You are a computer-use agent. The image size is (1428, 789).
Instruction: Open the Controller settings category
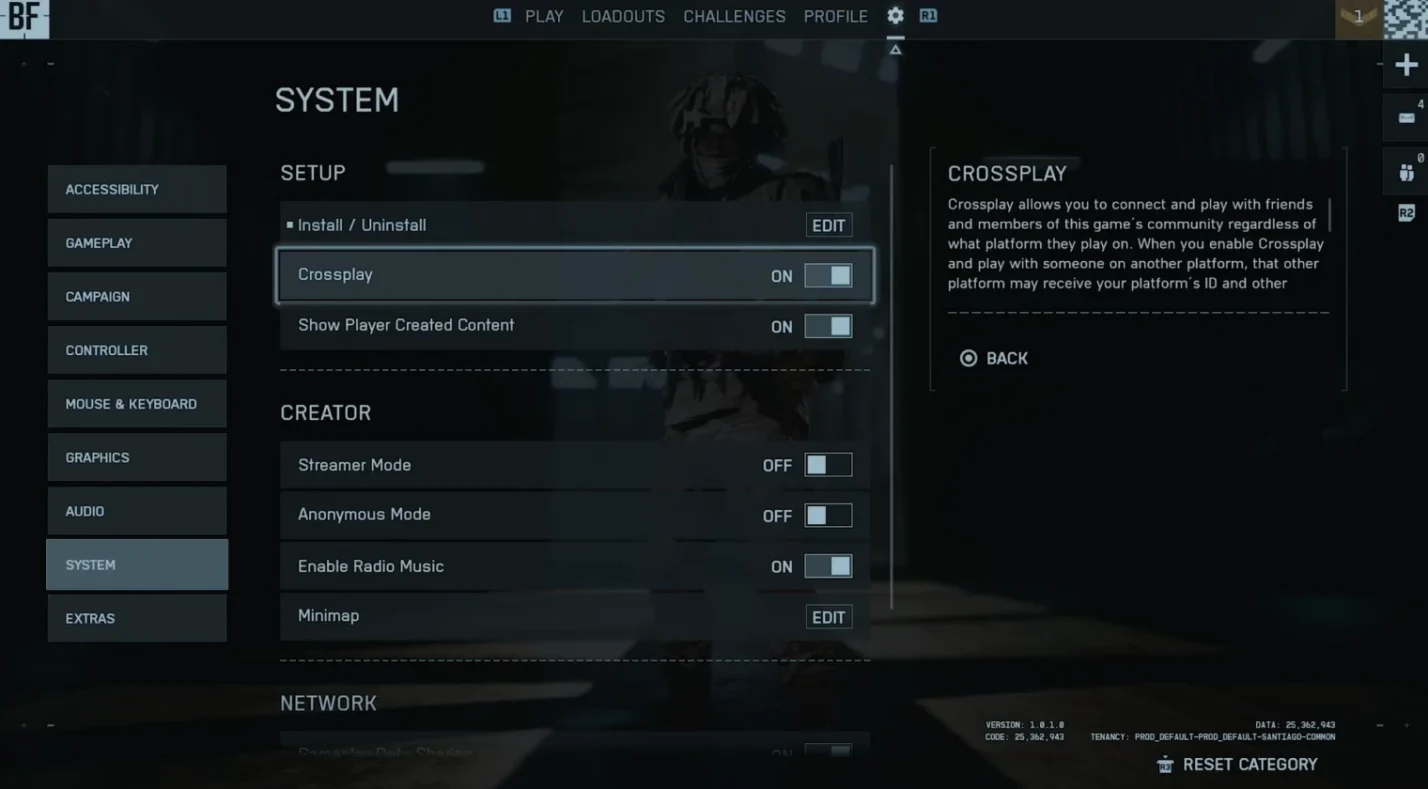click(136, 350)
